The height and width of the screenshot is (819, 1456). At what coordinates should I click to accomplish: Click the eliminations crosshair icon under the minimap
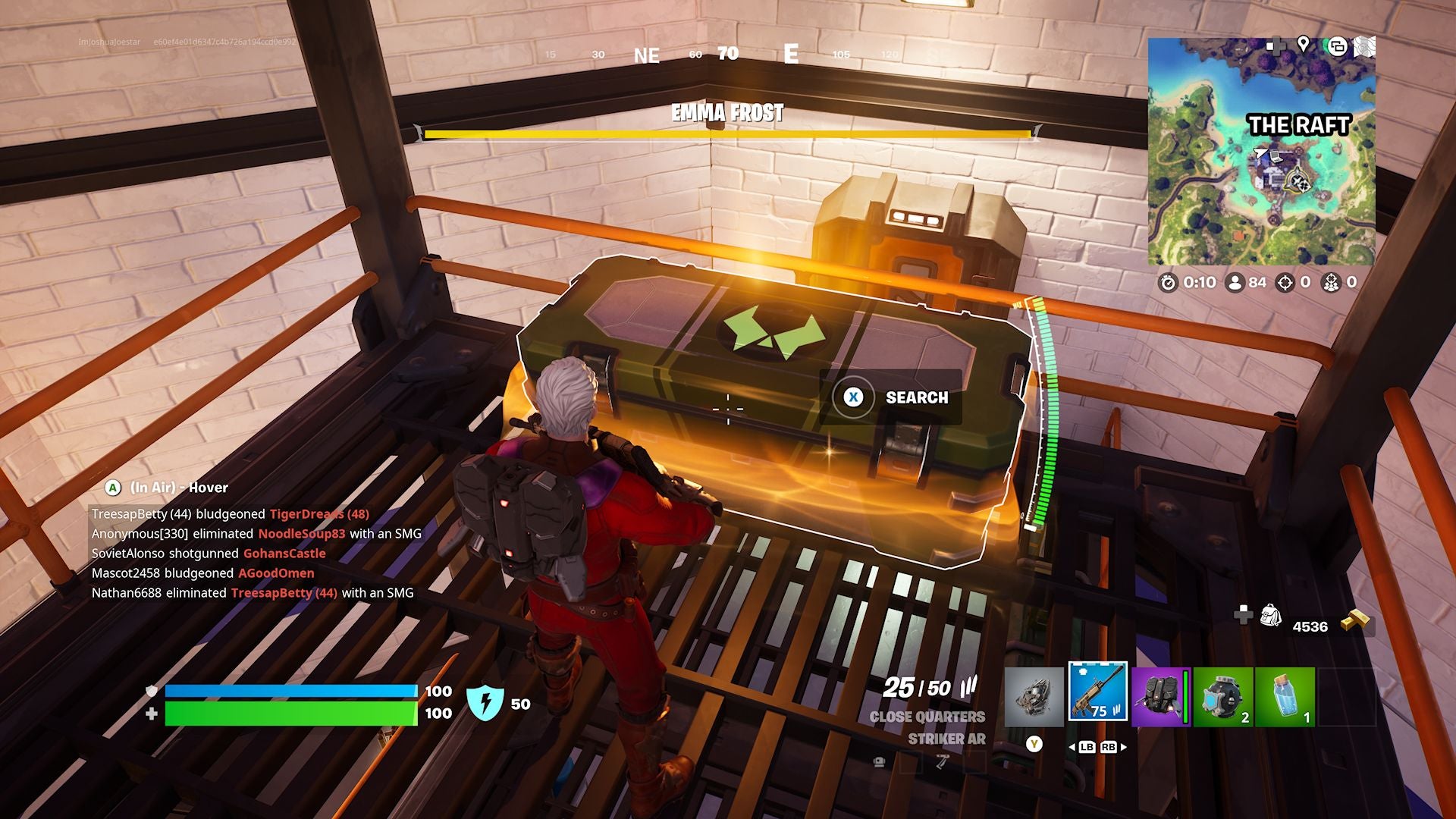click(x=1286, y=283)
